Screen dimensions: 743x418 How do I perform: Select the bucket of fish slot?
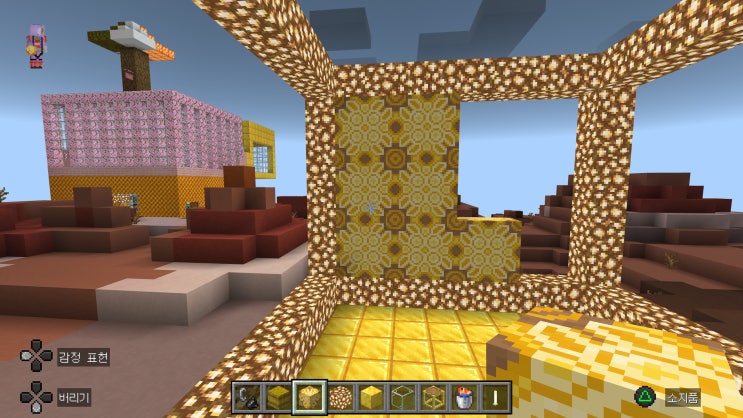tap(464, 397)
